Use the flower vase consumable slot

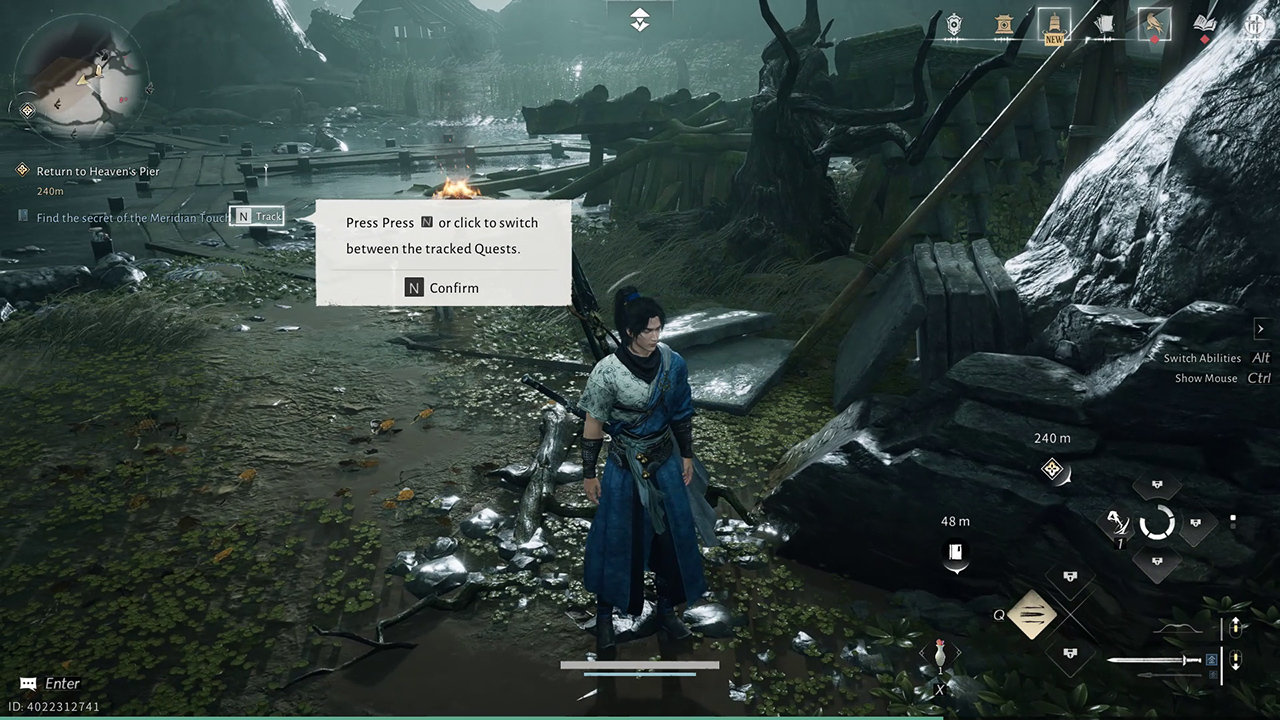(939, 655)
